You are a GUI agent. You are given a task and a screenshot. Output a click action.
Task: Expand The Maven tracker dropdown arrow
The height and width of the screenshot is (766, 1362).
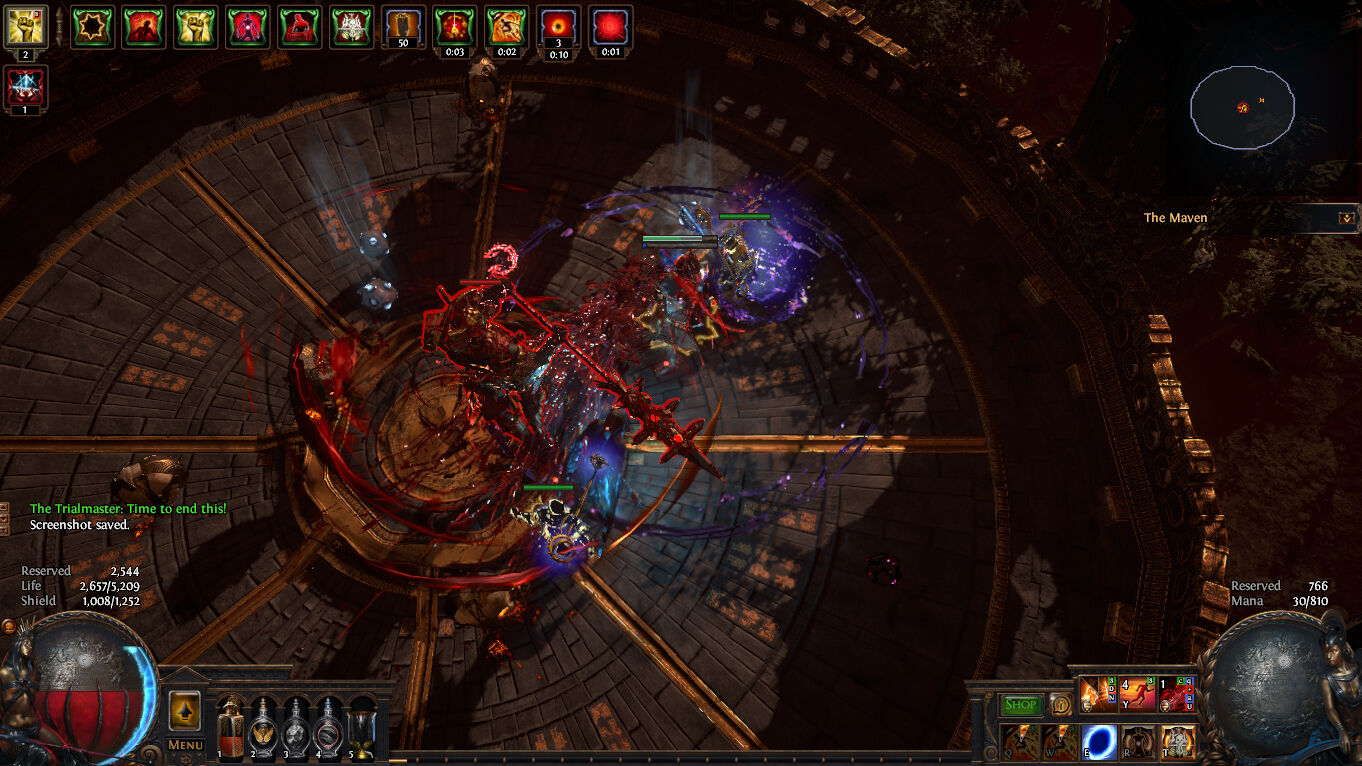click(x=1346, y=217)
